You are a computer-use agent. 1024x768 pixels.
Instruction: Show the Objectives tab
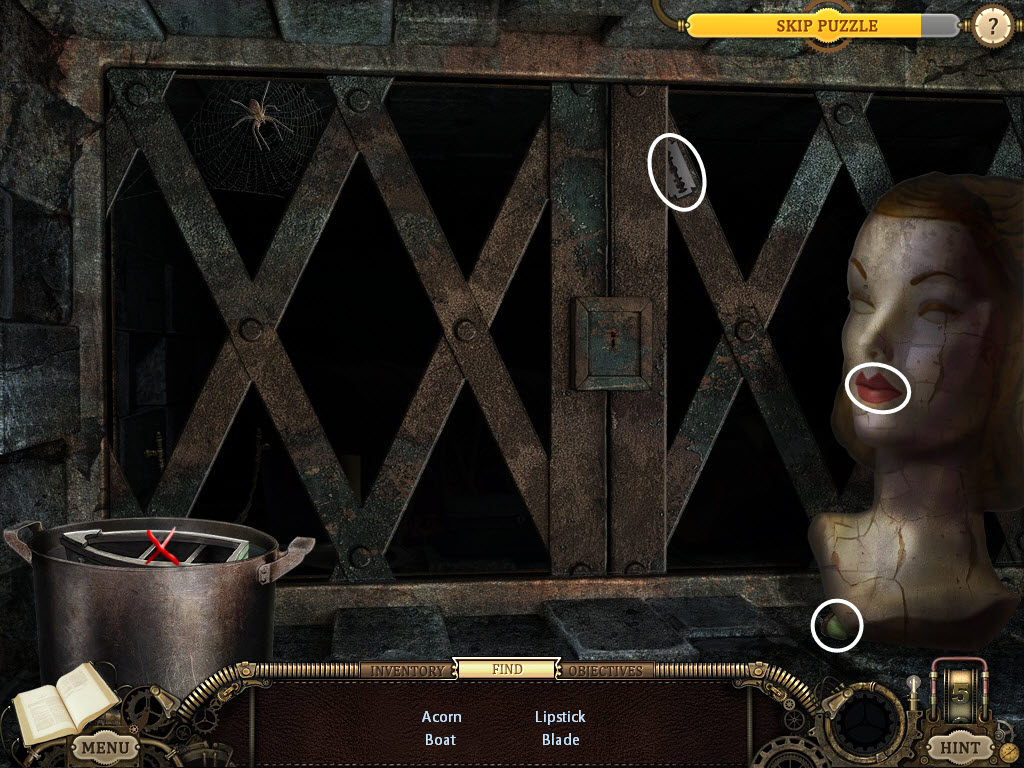(x=606, y=670)
